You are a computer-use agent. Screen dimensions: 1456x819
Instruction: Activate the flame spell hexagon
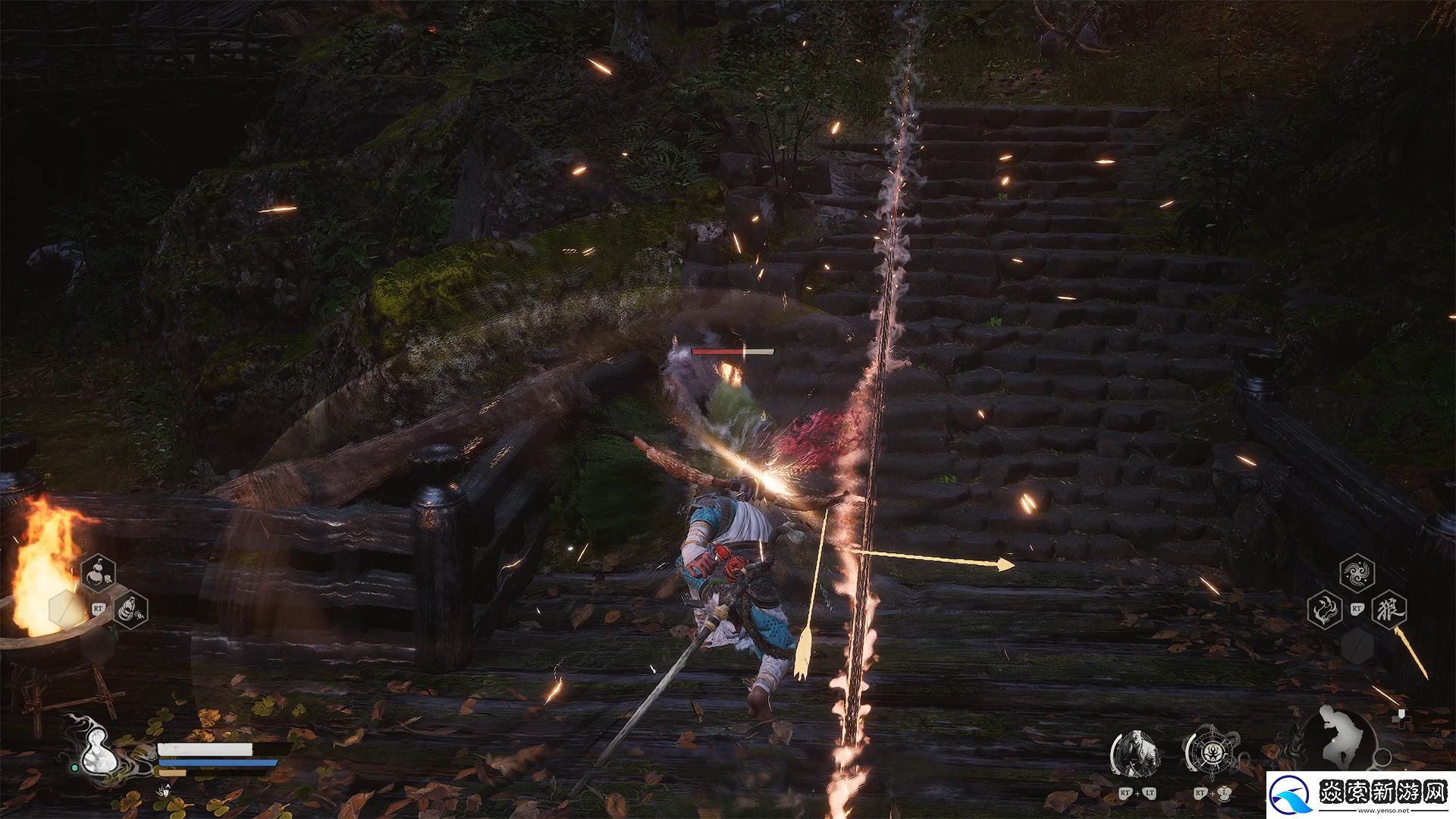[x=1325, y=609]
